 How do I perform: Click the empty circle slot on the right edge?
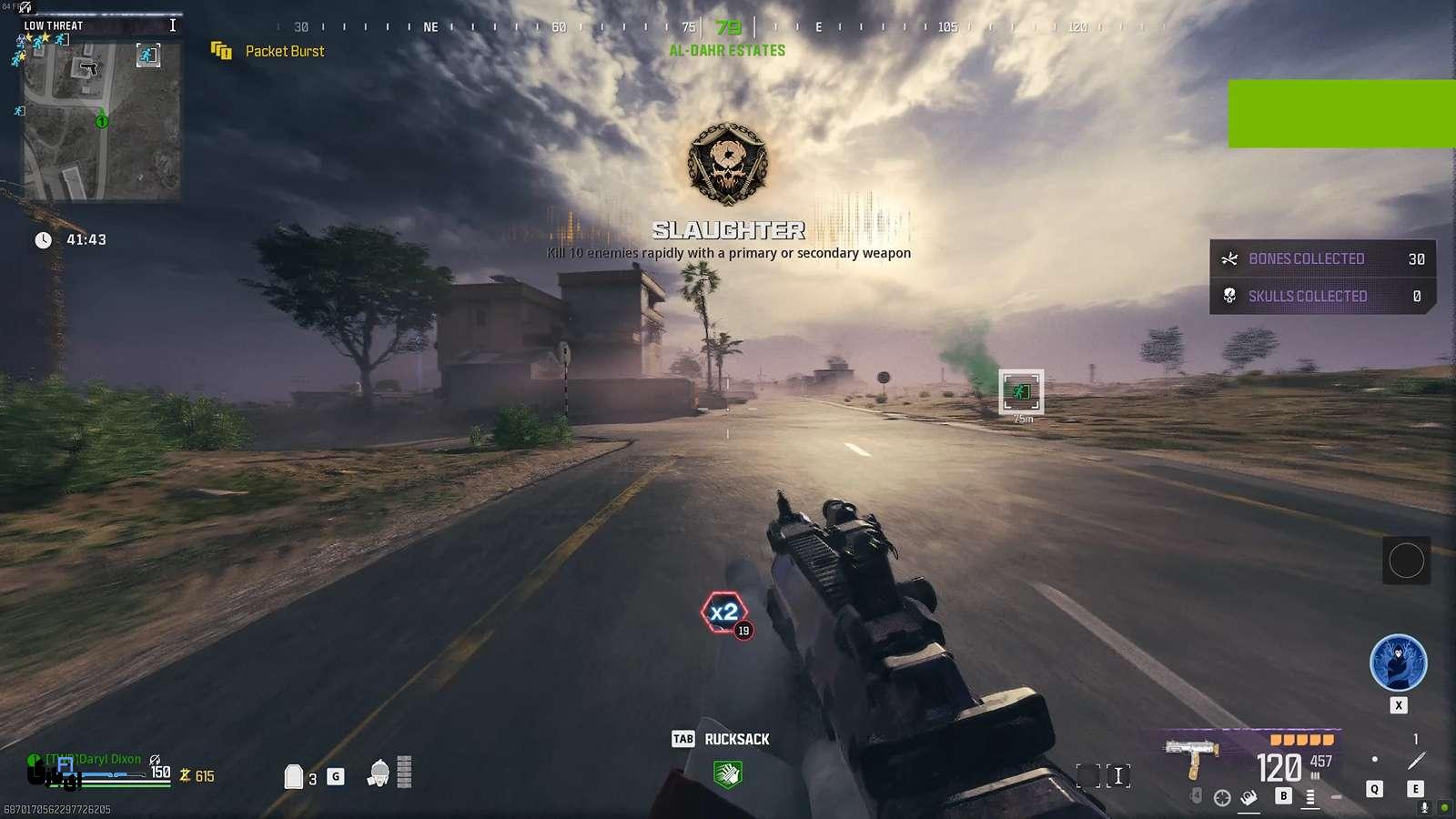[1406, 561]
